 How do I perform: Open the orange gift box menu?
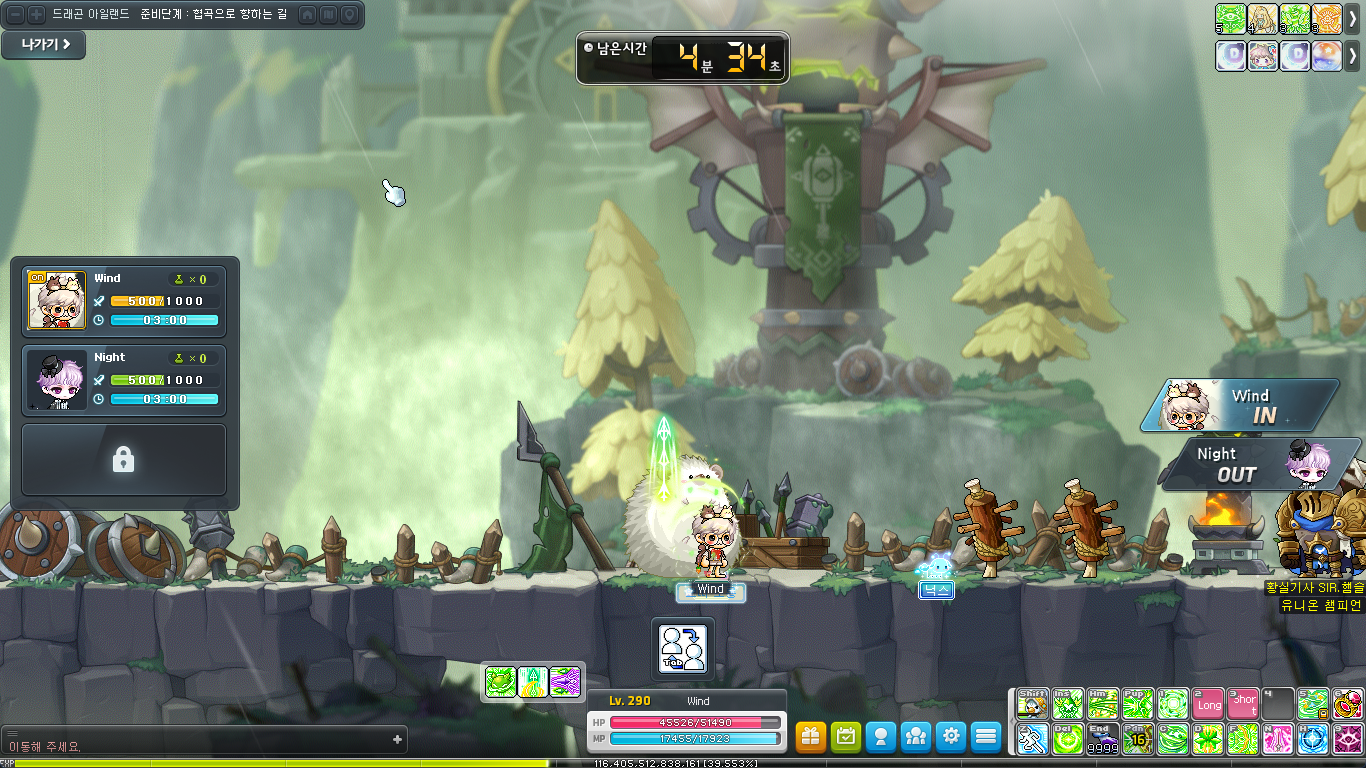(811, 737)
